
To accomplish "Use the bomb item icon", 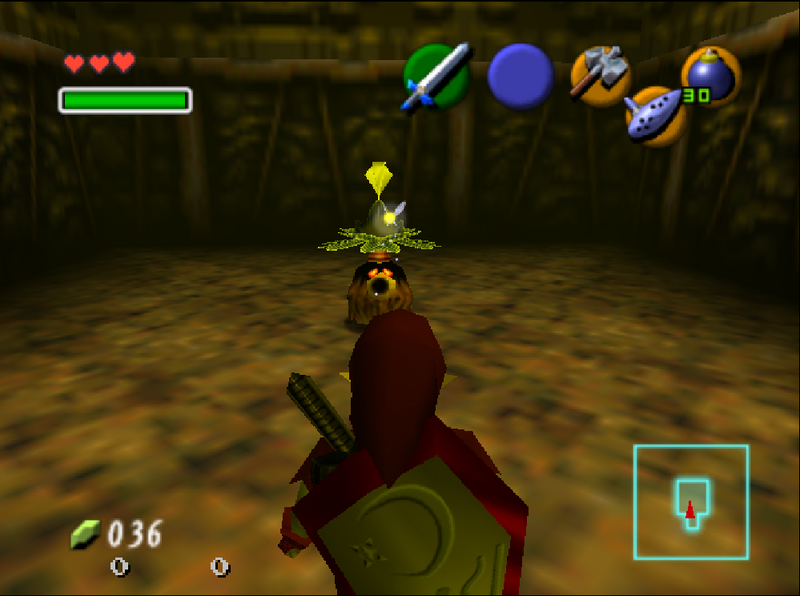I will 710,76.
